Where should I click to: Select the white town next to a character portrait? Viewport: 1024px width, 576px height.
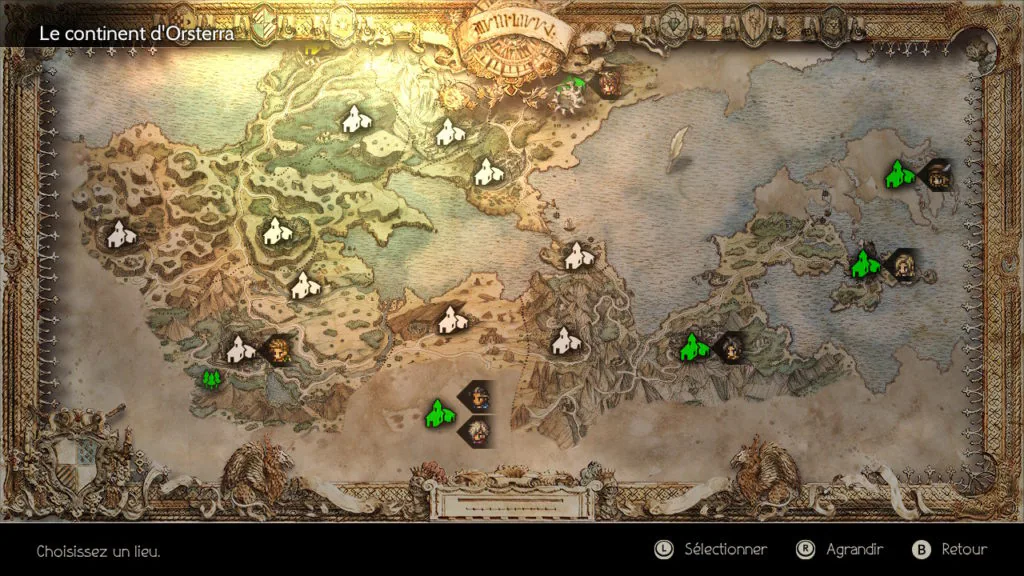pos(238,349)
